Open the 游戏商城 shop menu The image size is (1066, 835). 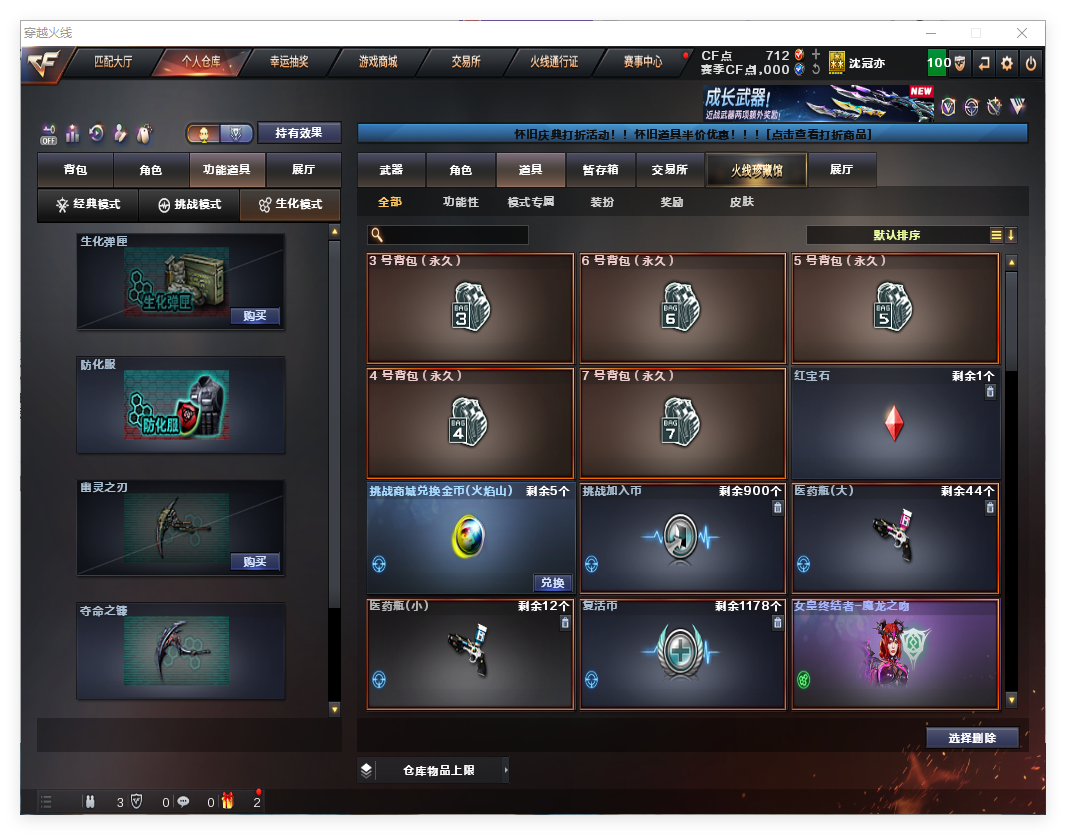click(378, 62)
